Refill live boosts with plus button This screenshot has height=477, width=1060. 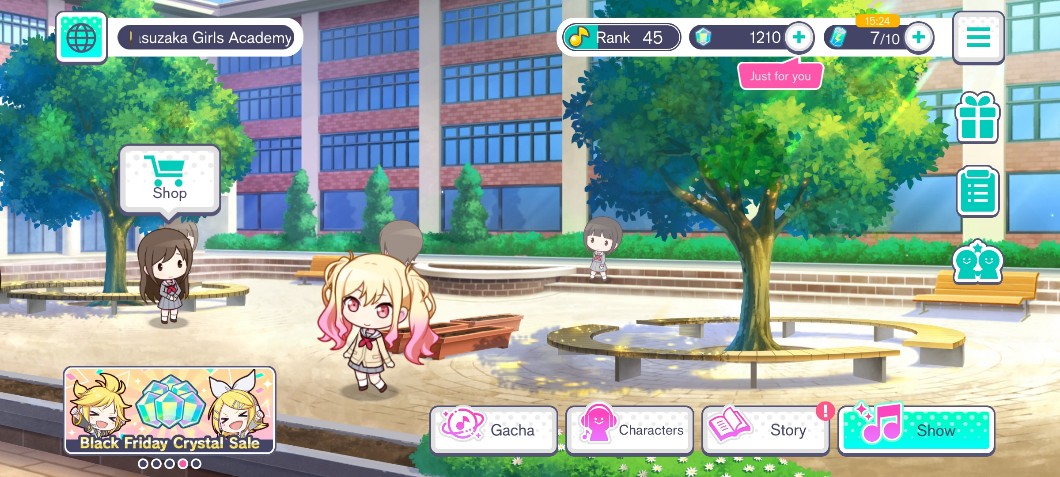(x=918, y=38)
